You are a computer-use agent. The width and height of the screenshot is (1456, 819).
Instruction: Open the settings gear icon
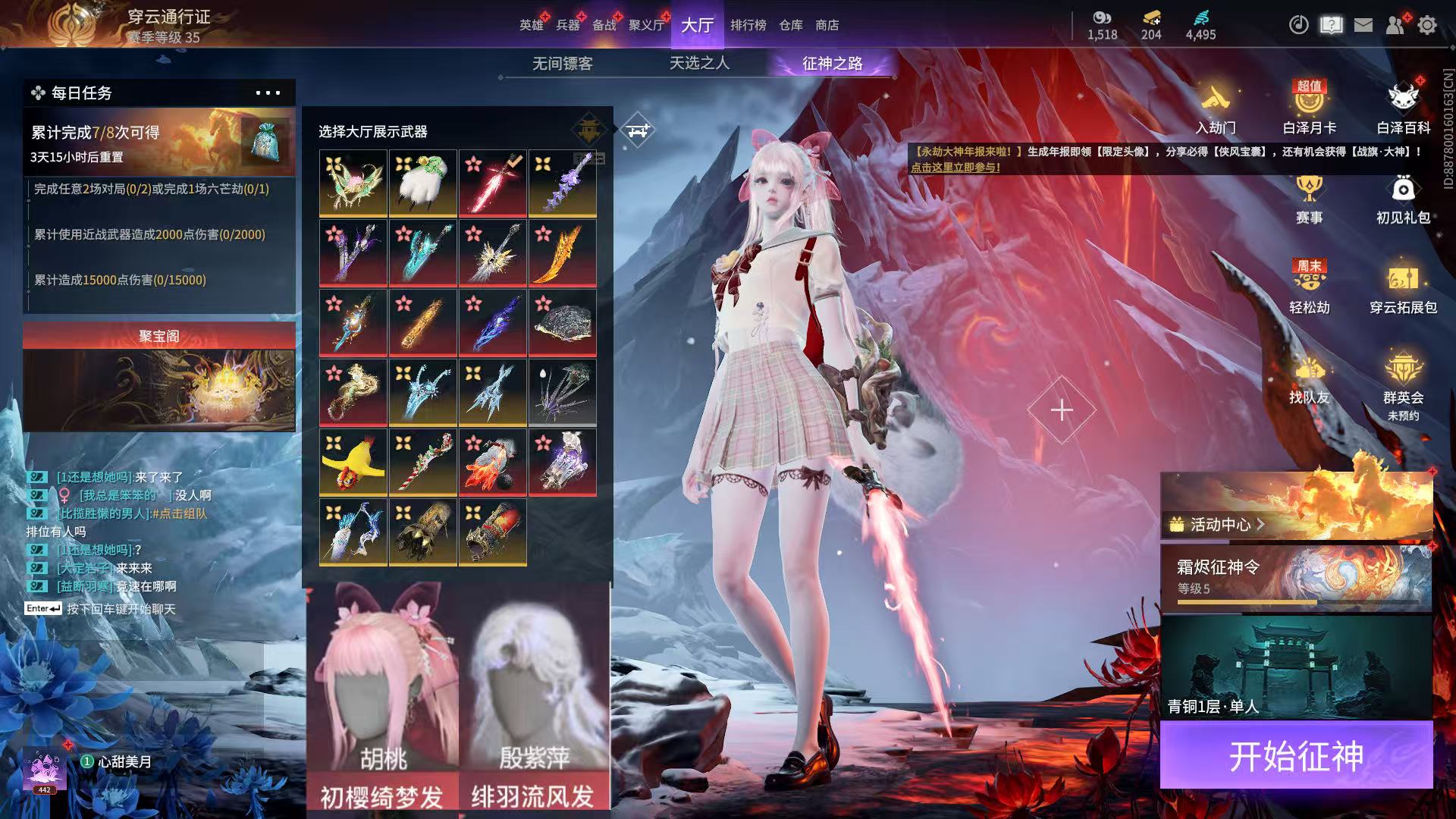[1426, 25]
